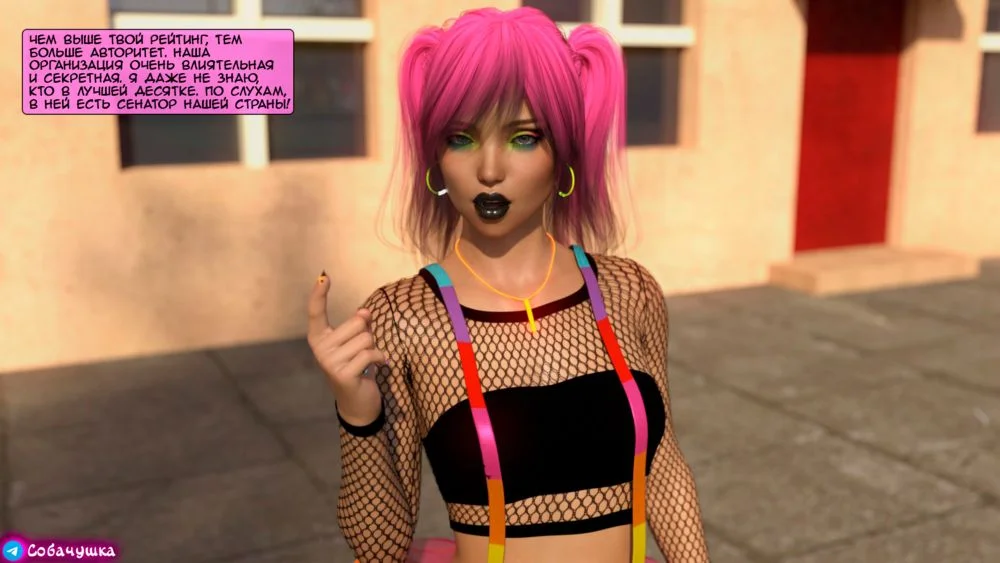
Task: Open the Собачушка Telegram channel badge
Action: coord(60,549)
